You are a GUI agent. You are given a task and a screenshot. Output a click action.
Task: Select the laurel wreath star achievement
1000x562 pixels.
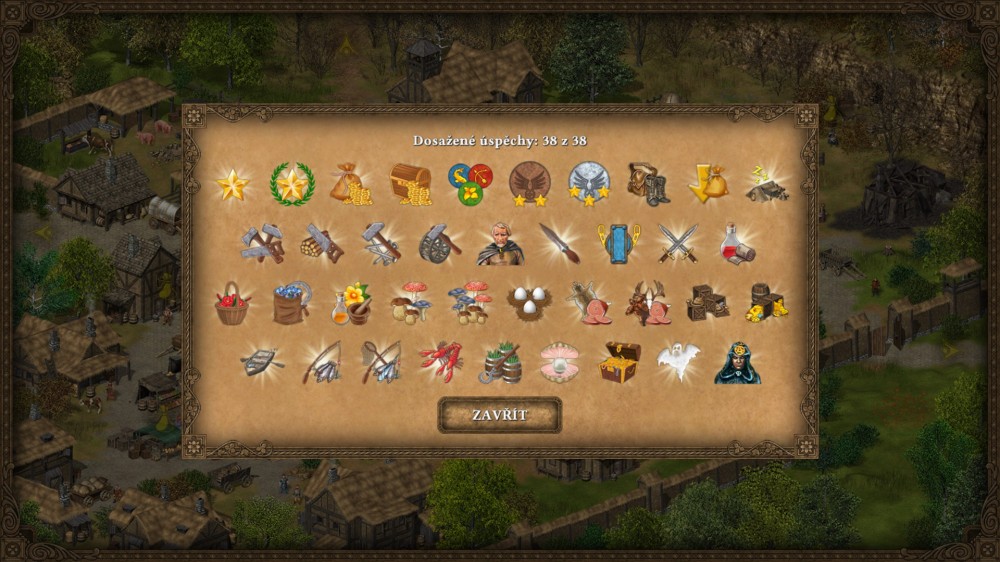(292, 184)
